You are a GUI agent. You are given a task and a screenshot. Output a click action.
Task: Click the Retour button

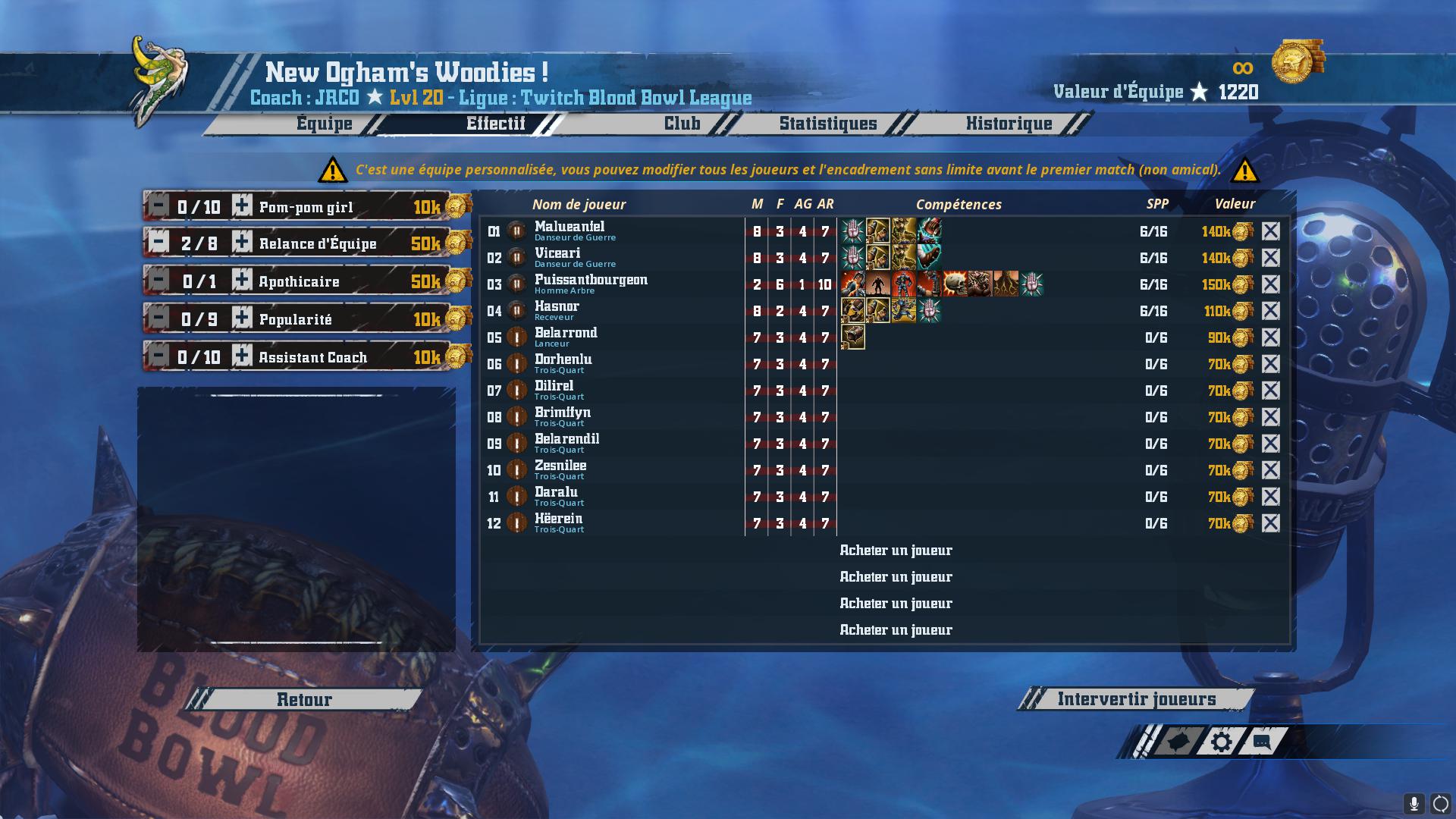point(304,699)
